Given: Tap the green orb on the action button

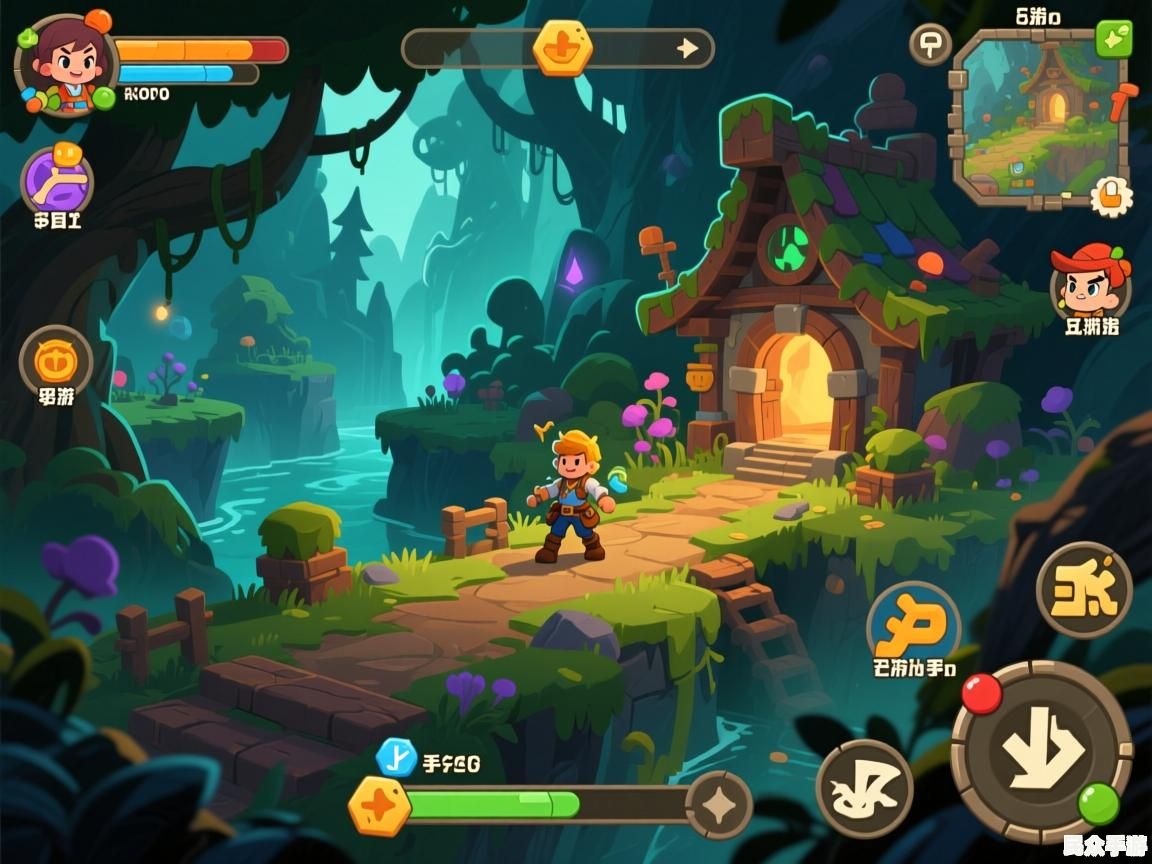Looking at the screenshot, I should point(1098,803).
